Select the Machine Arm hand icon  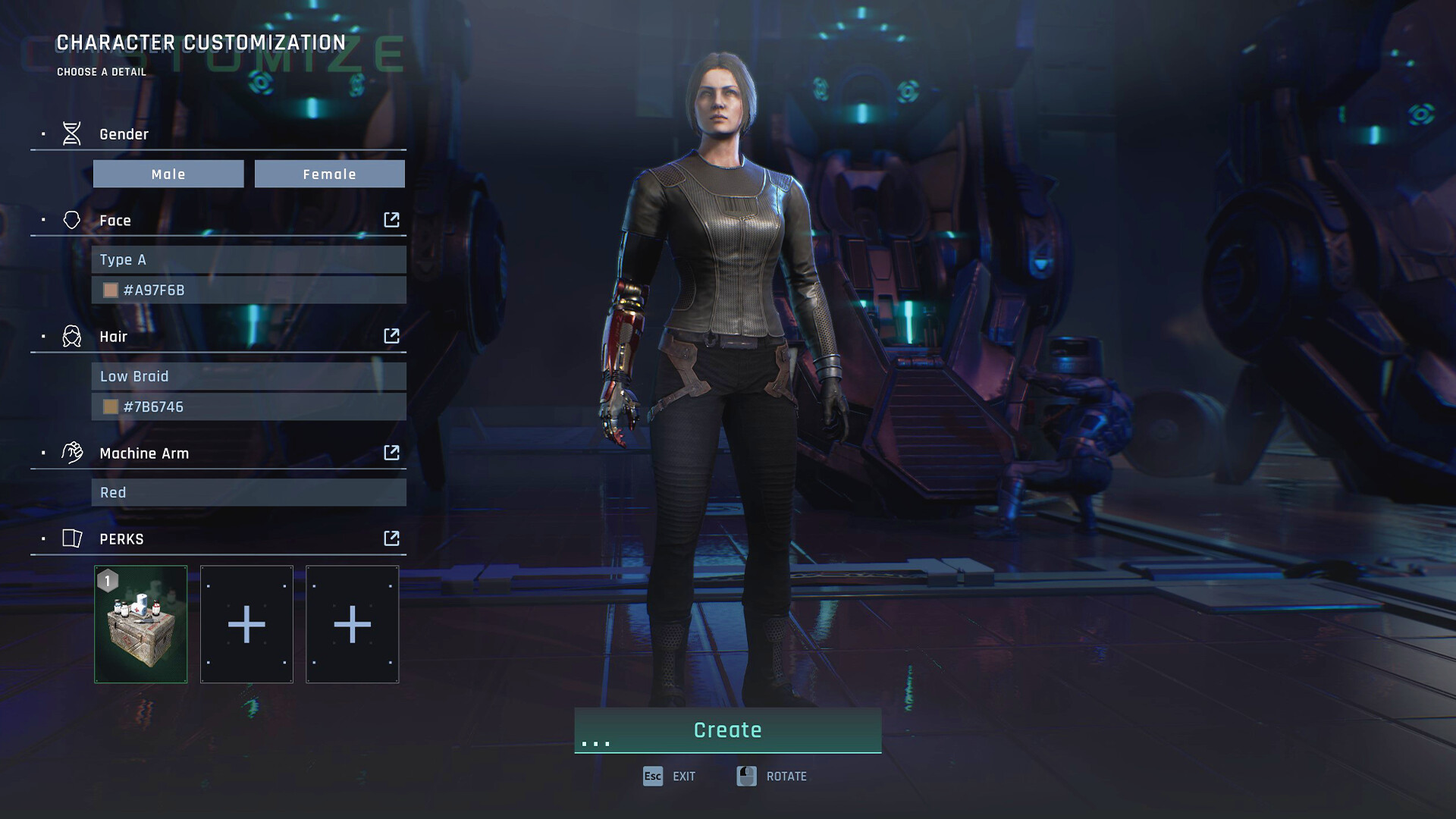click(72, 452)
